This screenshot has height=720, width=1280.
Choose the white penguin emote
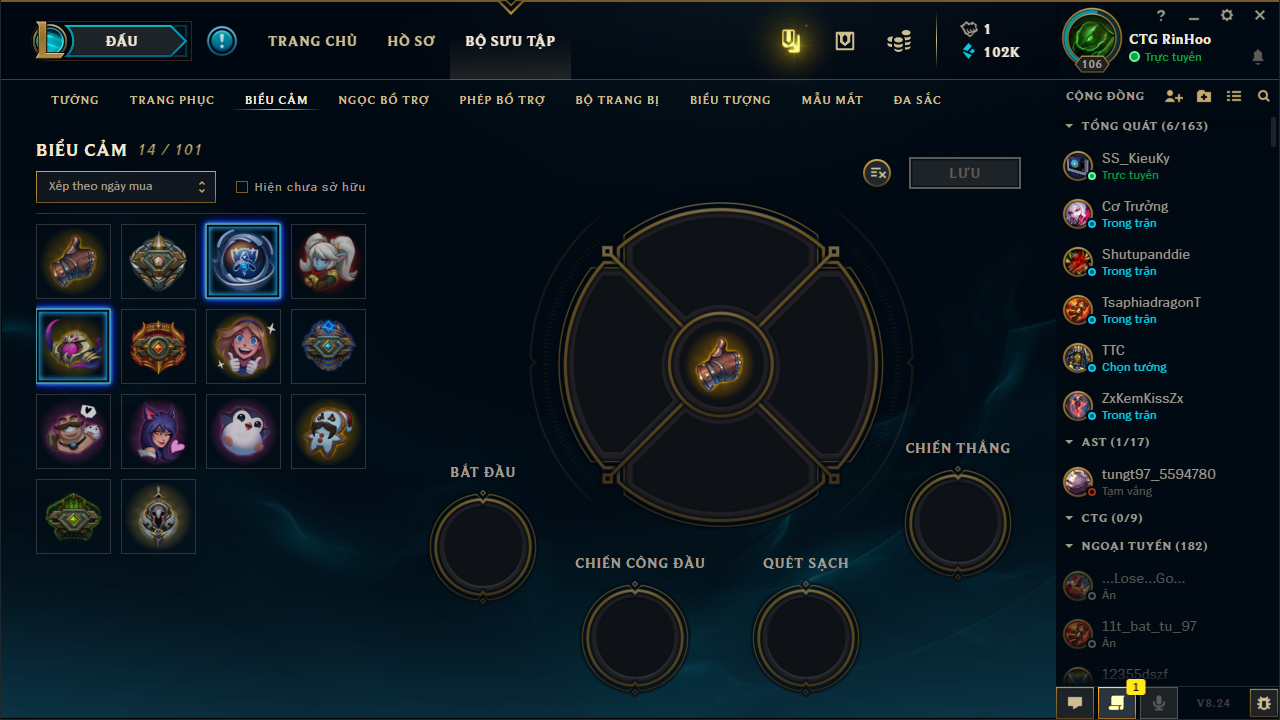click(243, 431)
